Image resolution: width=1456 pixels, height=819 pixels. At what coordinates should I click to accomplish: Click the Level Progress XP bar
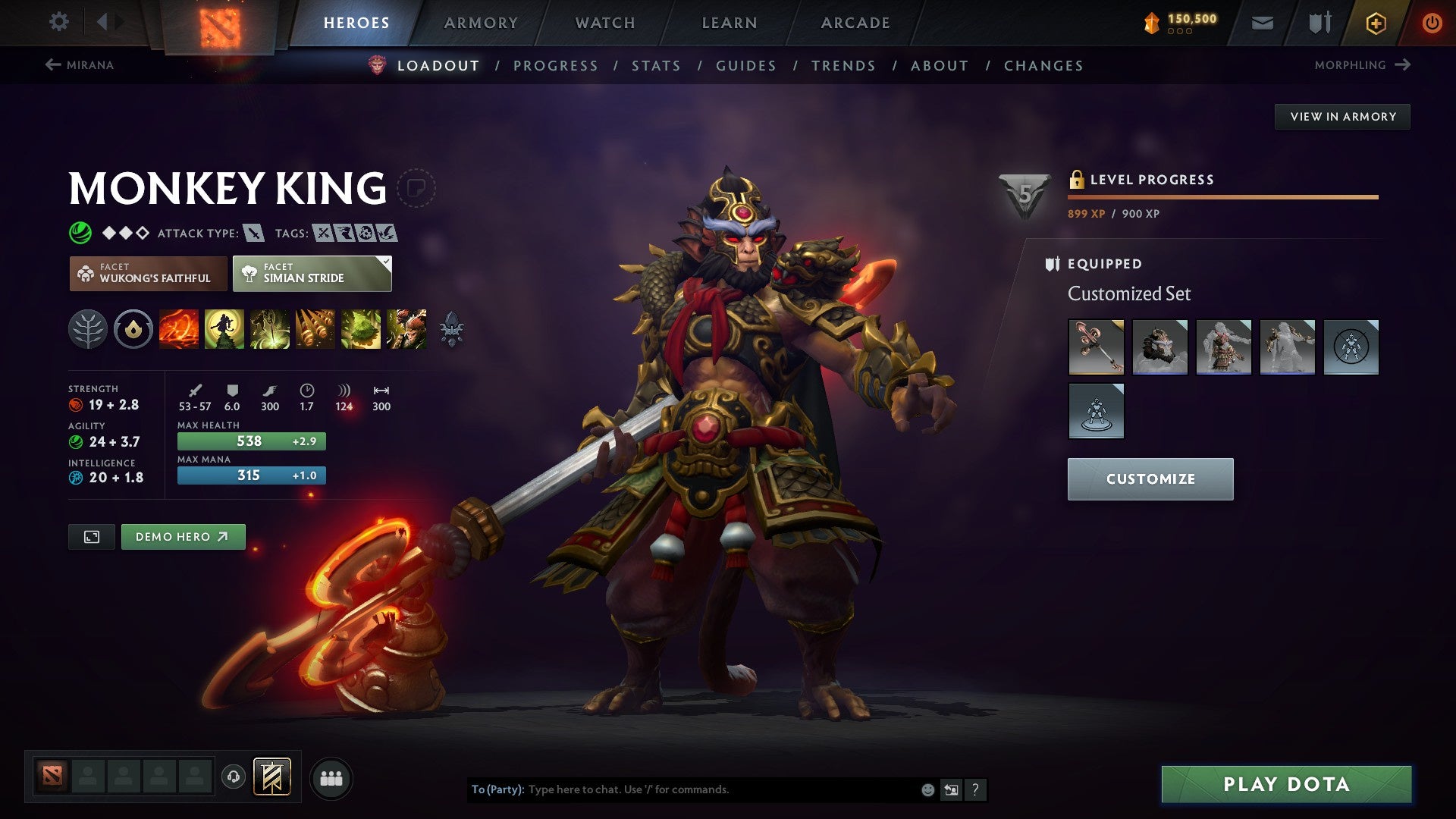1221,196
